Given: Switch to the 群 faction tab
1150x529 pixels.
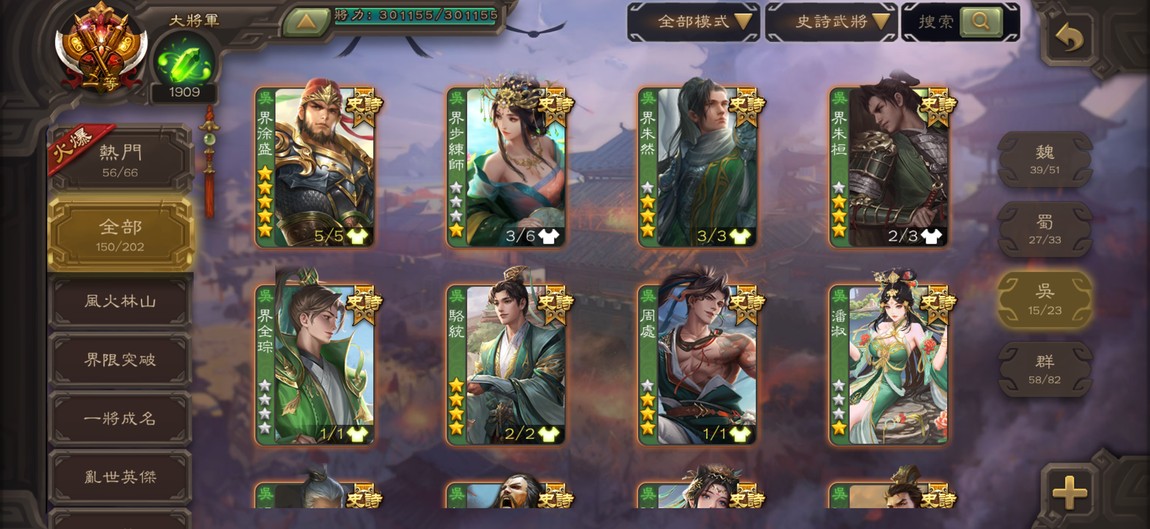Looking at the screenshot, I should point(1045,369).
